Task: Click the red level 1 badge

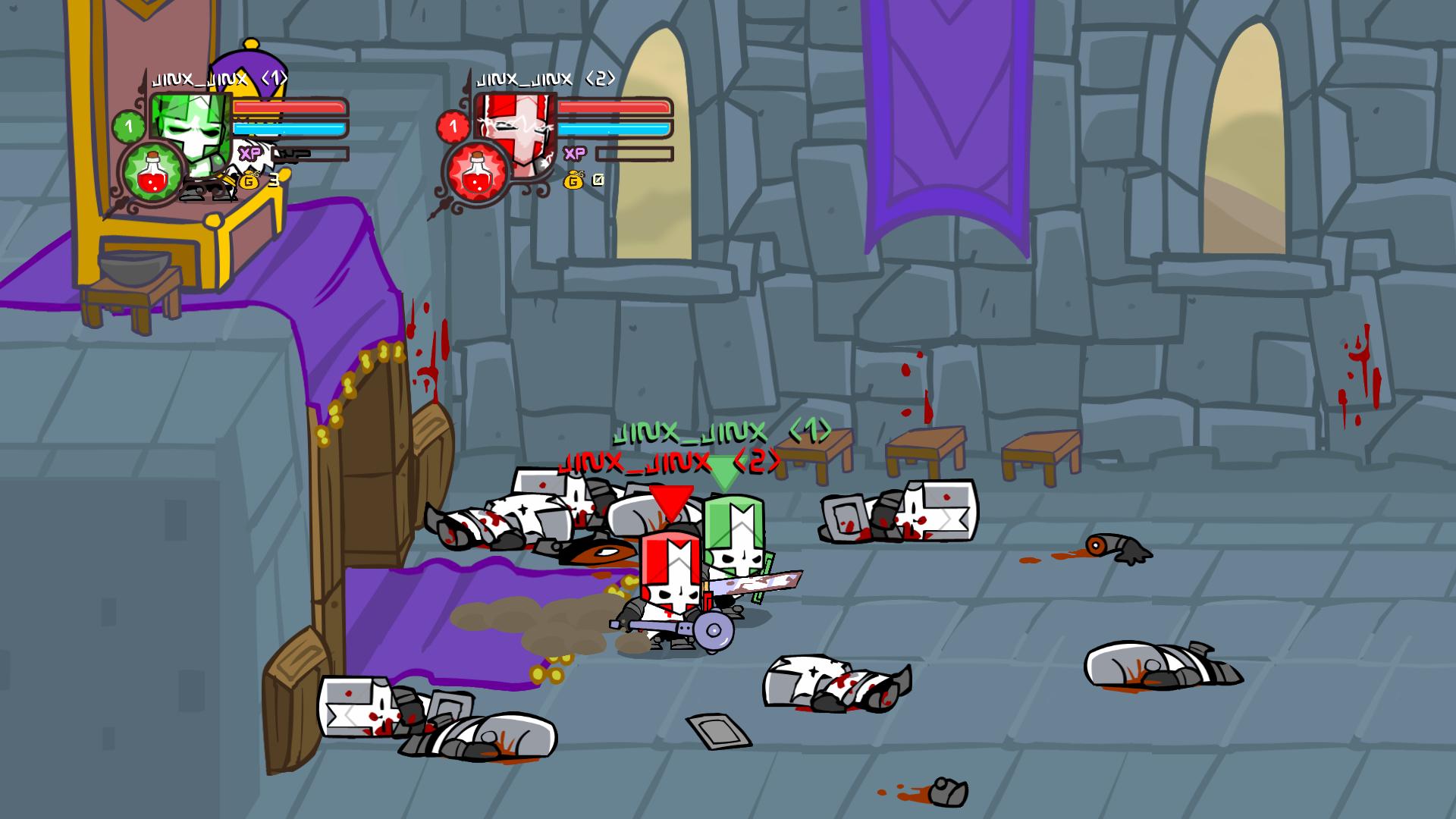Action: click(x=452, y=125)
